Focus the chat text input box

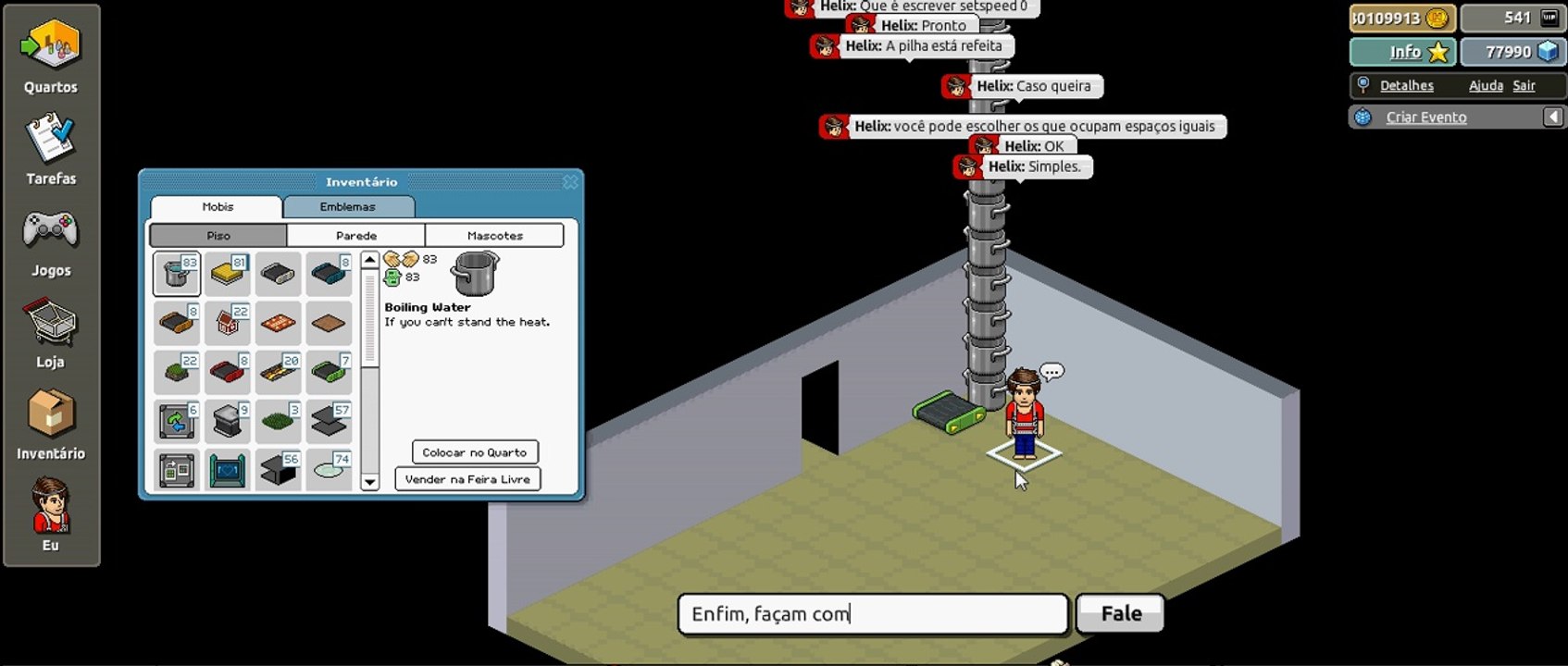coord(872,614)
